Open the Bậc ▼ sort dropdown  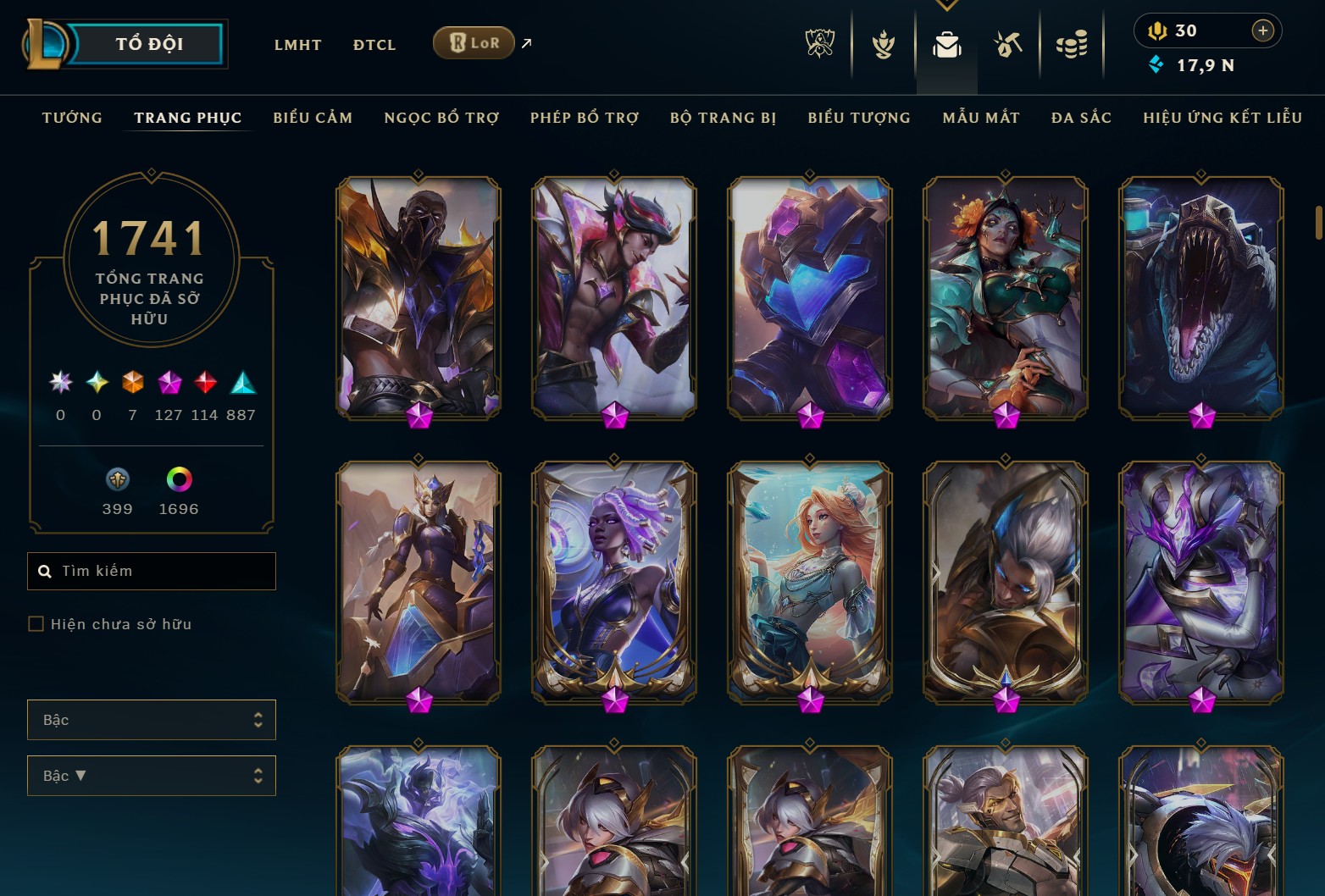151,775
